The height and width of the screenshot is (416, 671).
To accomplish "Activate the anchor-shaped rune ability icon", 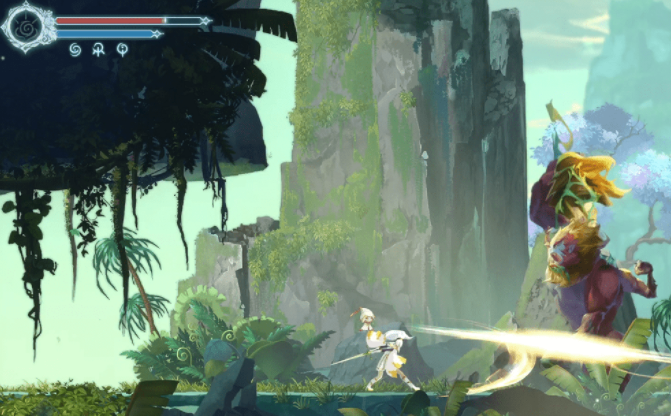I will pos(98,49).
